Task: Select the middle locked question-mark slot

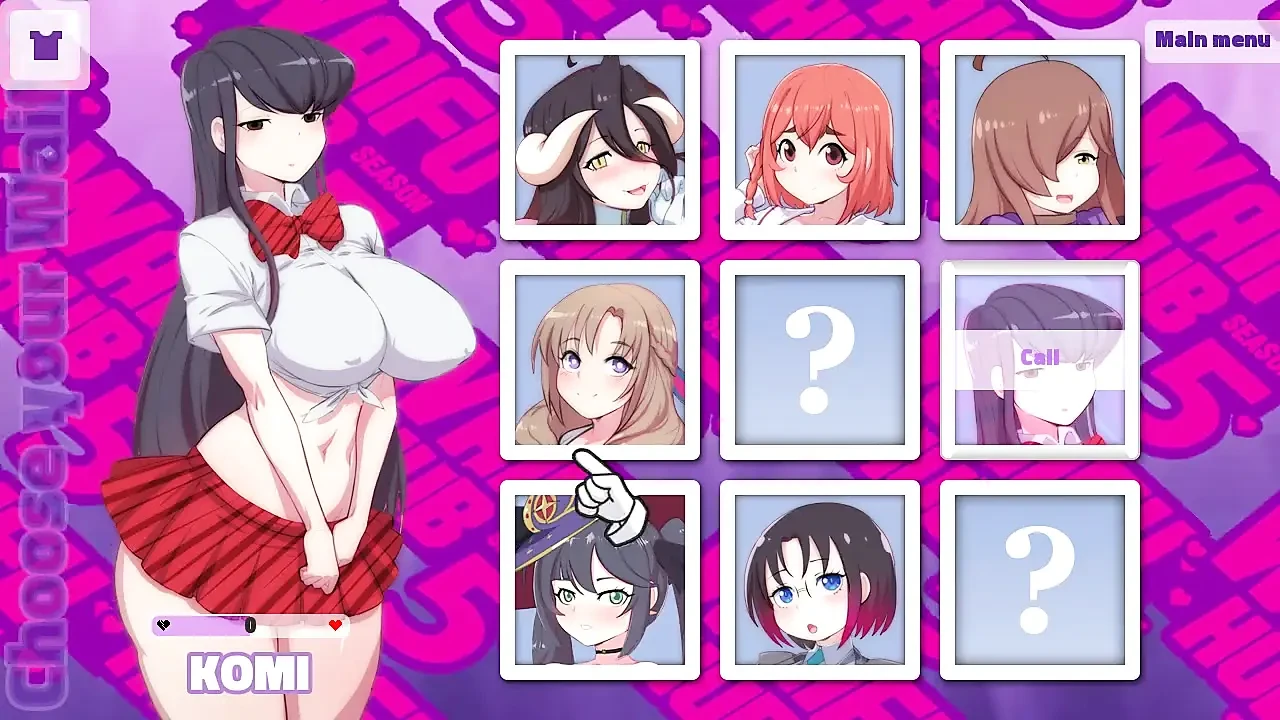Action: pos(819,359)
